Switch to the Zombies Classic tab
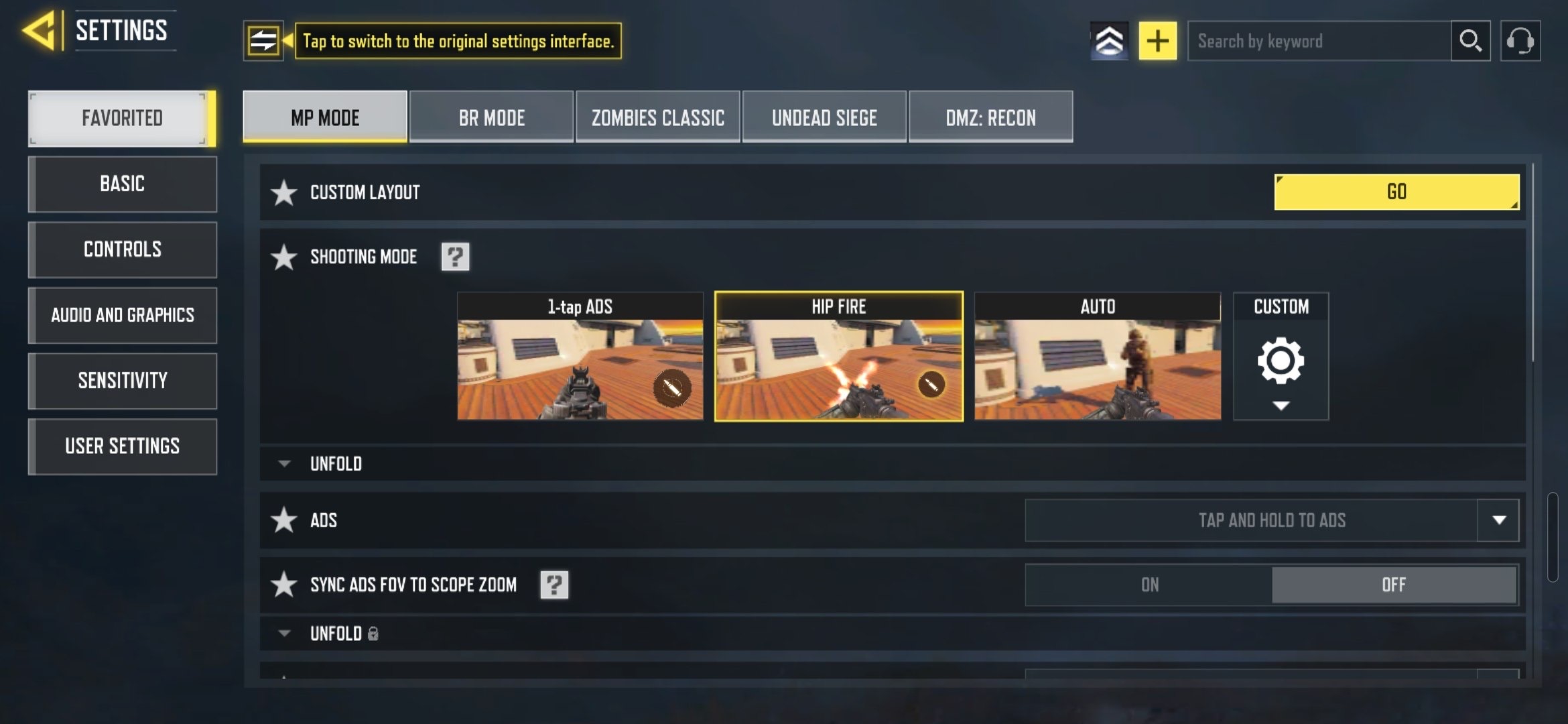The width and height of the screenshot is (1568, 724). click(657, 117)
